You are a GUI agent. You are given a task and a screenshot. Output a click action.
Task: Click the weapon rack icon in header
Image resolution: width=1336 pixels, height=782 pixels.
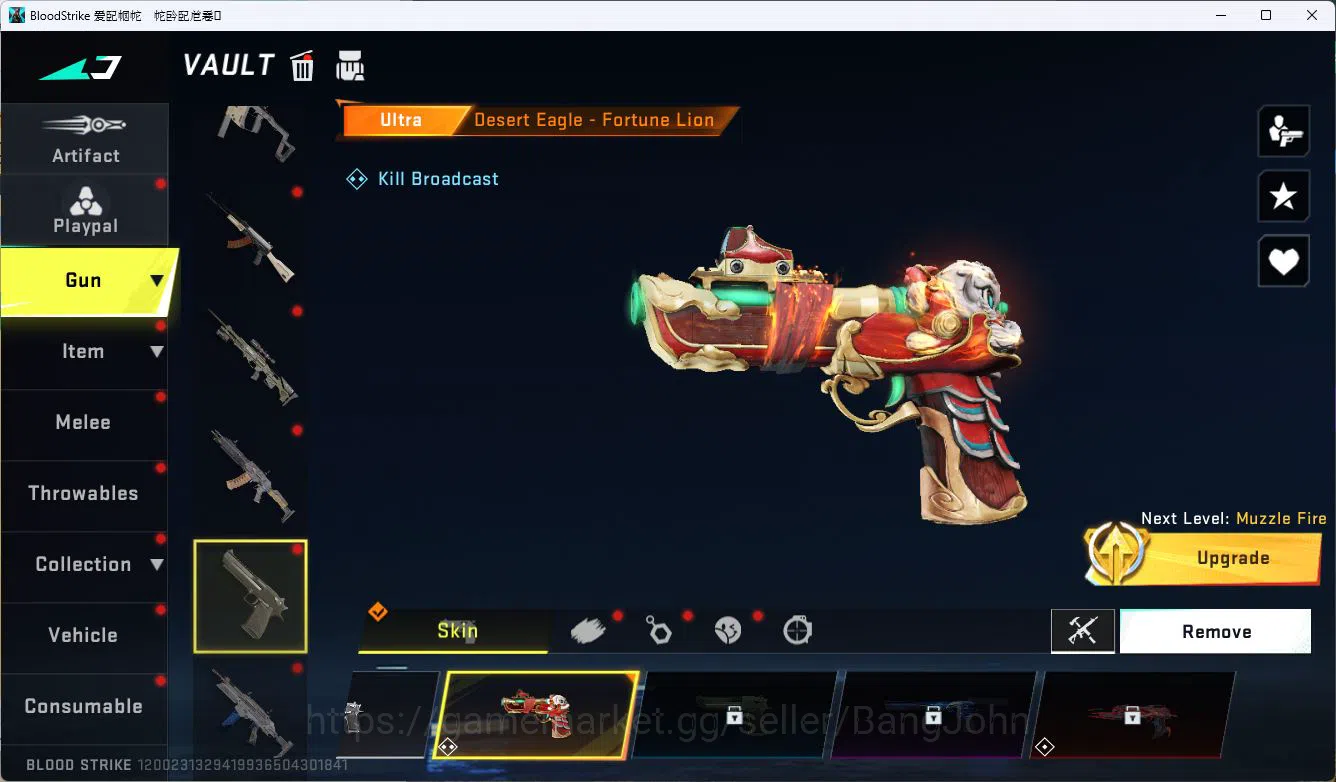[350, 65]
